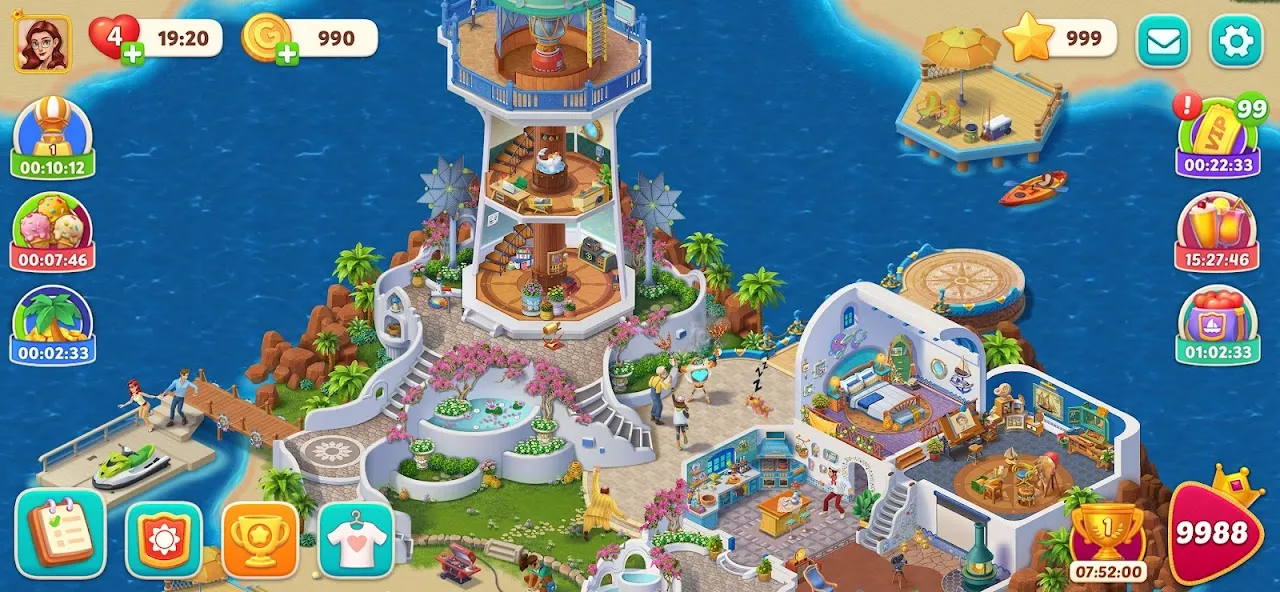Open the mail inbox
Screen dimensions: 1280x592
click(x=1162, y=41)
